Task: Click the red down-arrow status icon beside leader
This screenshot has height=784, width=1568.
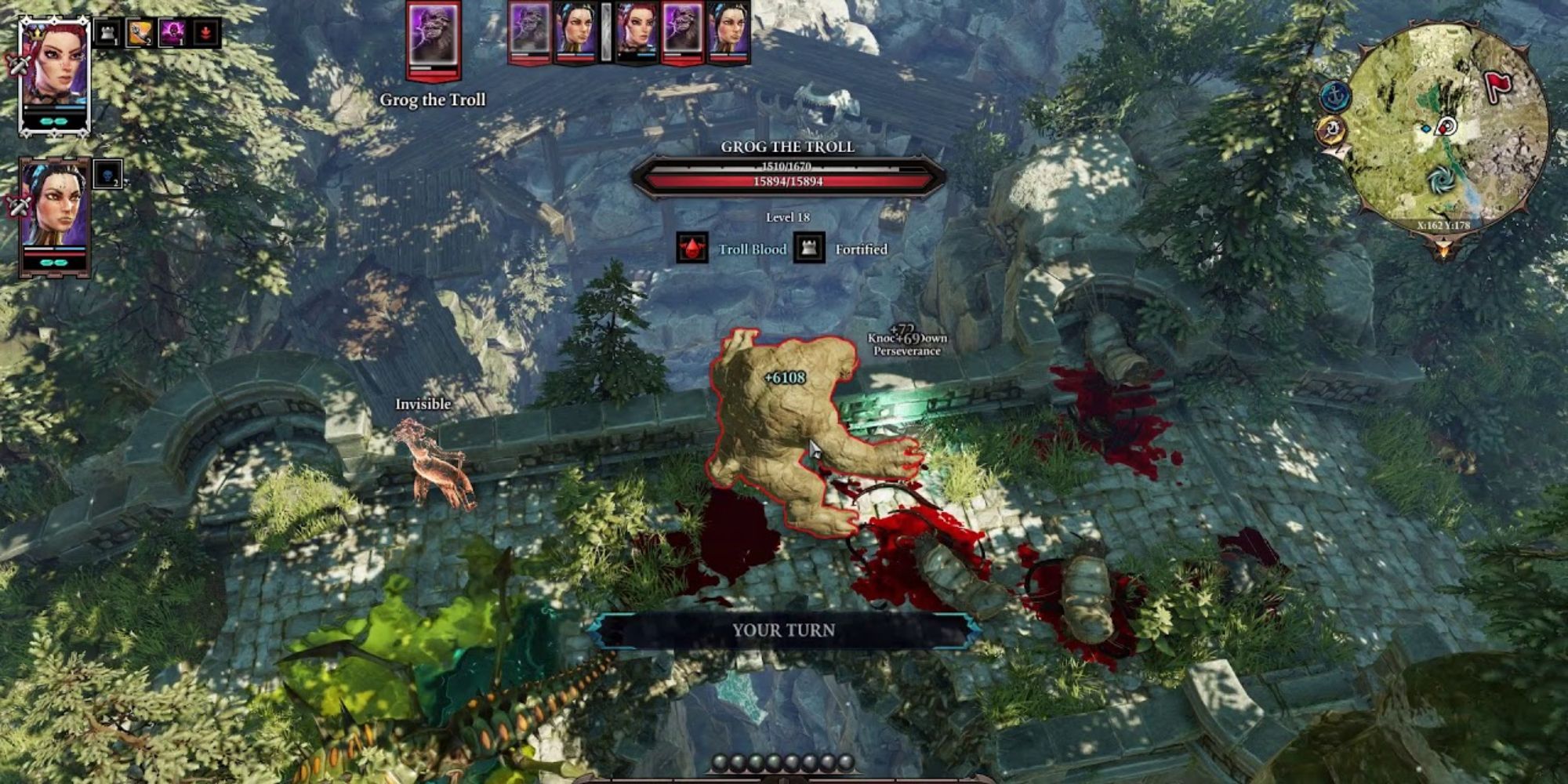Action: 205,33
